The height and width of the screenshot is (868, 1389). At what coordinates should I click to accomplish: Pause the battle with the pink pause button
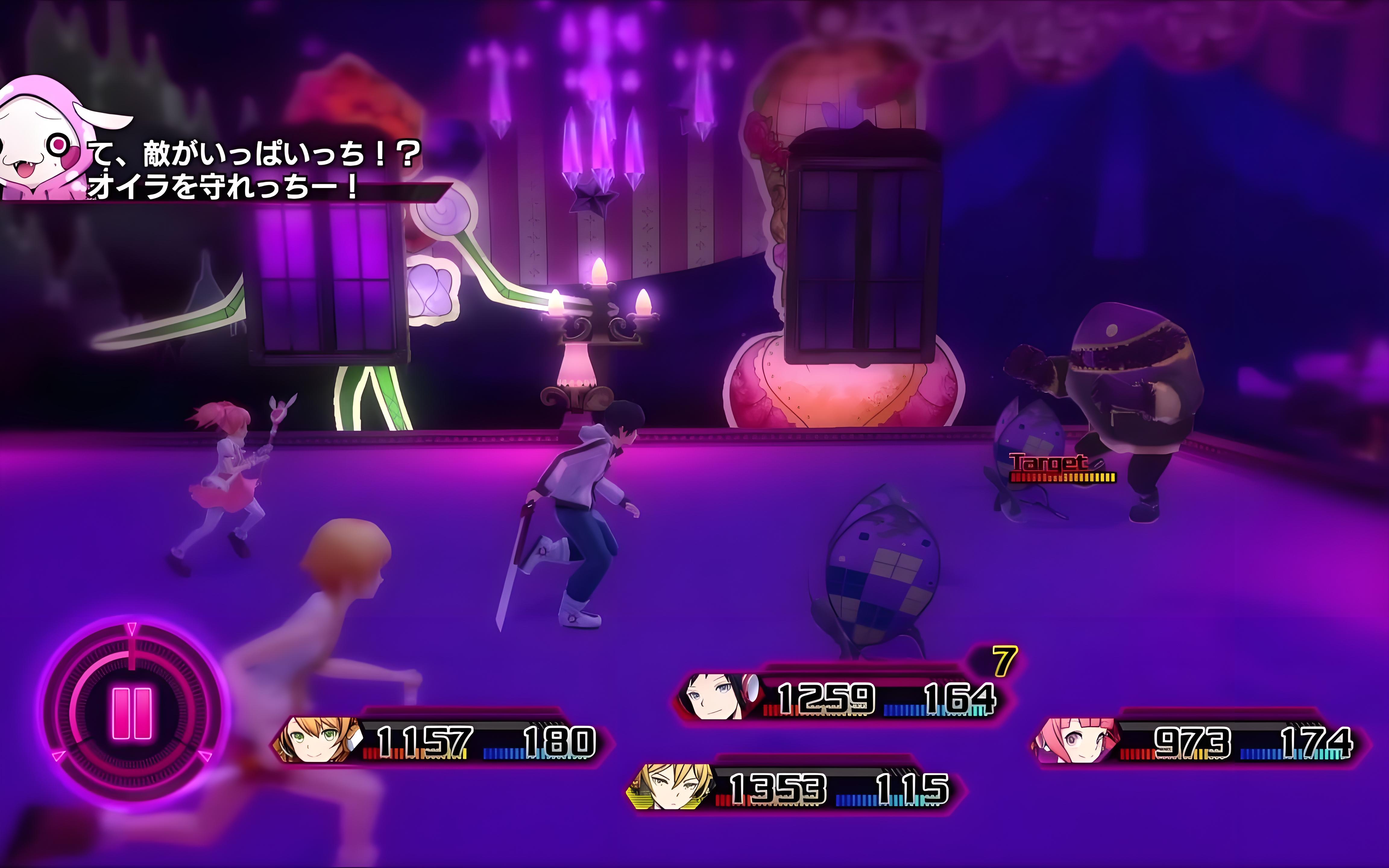pos(133,714)
